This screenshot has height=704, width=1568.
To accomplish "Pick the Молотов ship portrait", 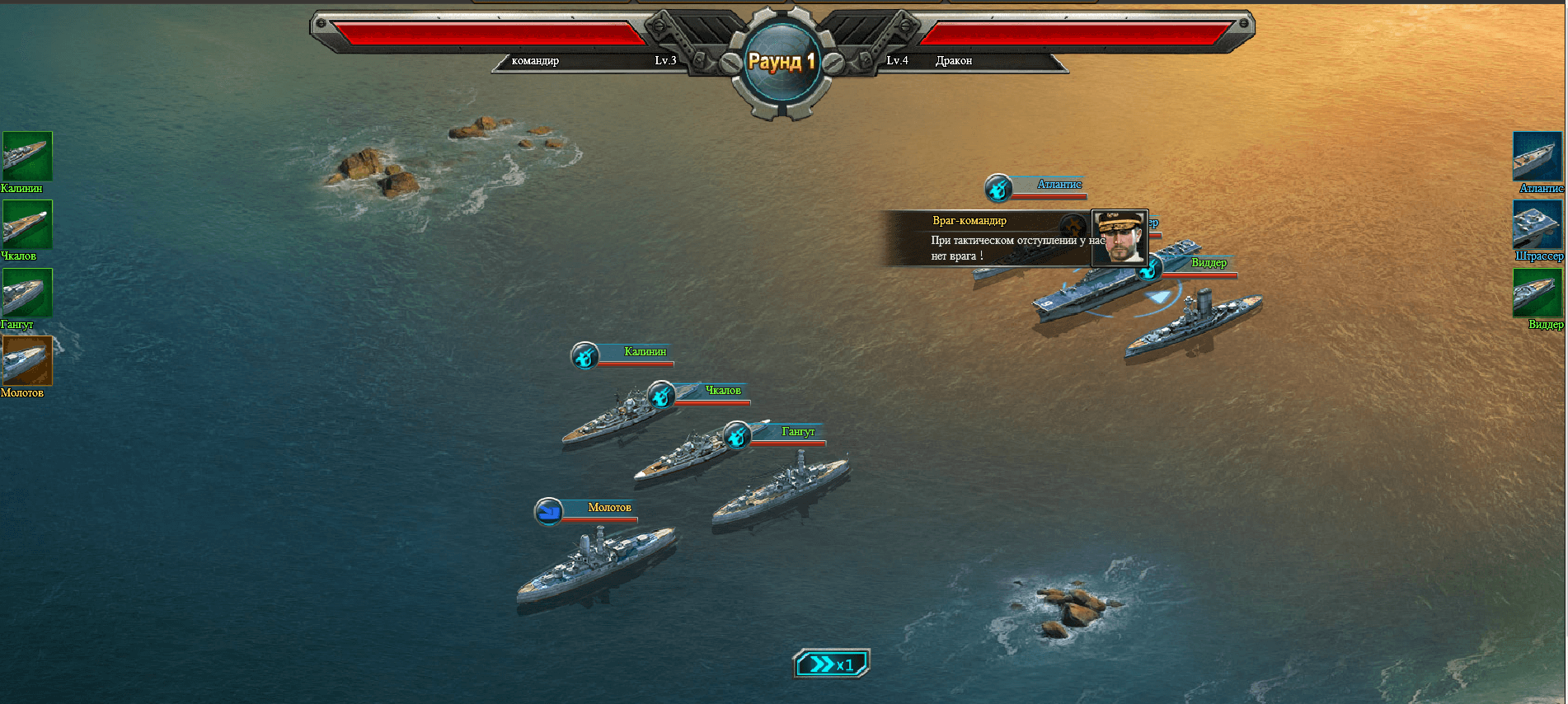I will tap(26, 361).
